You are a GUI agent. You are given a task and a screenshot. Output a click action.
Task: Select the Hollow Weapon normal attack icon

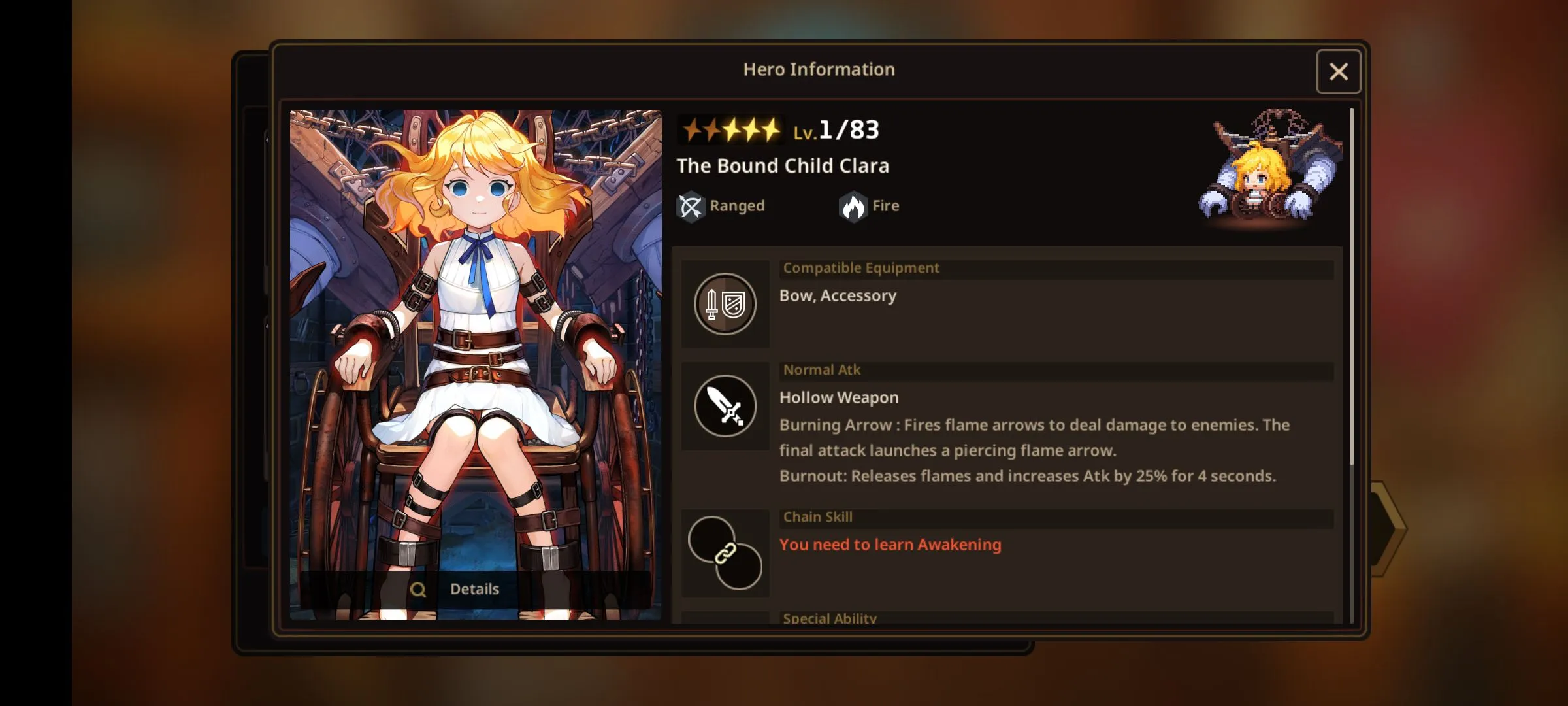[725, 406]
